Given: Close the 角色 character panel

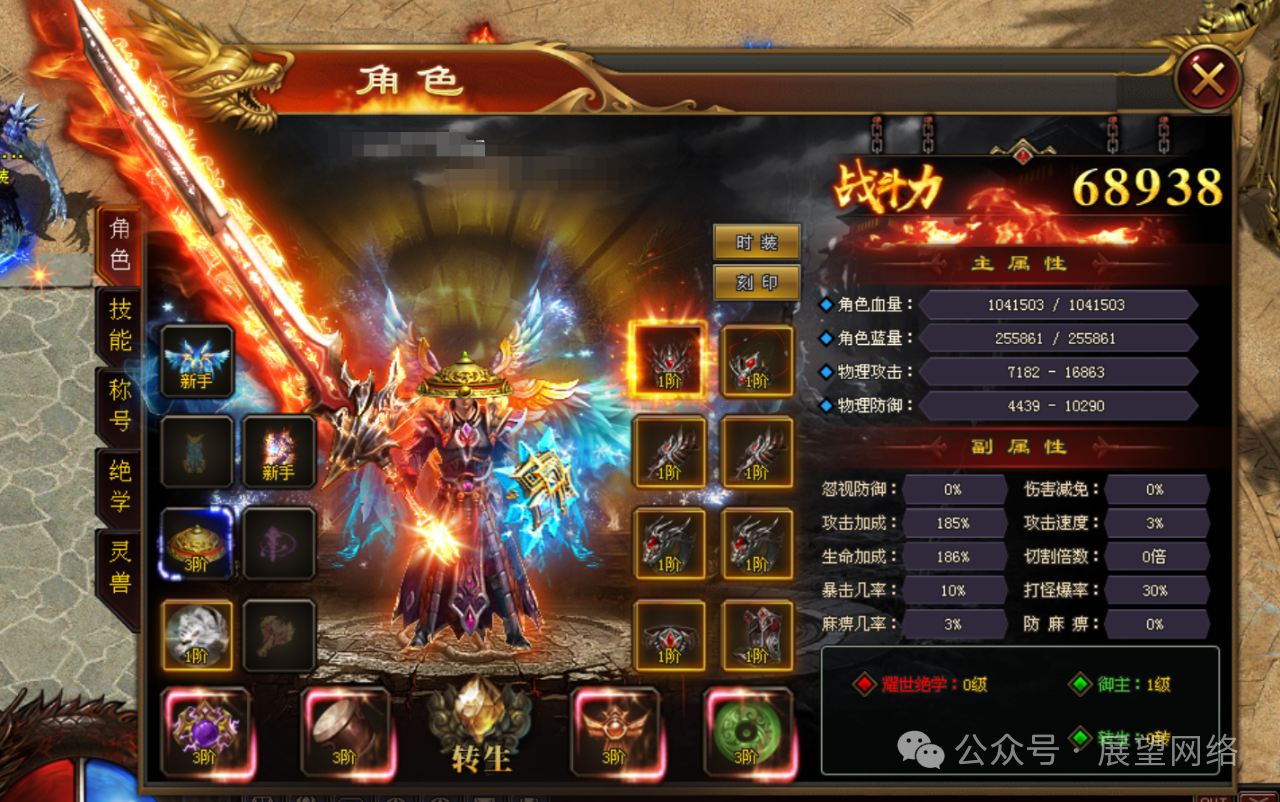Looking at the screenshot, I should coord(1207,78).
